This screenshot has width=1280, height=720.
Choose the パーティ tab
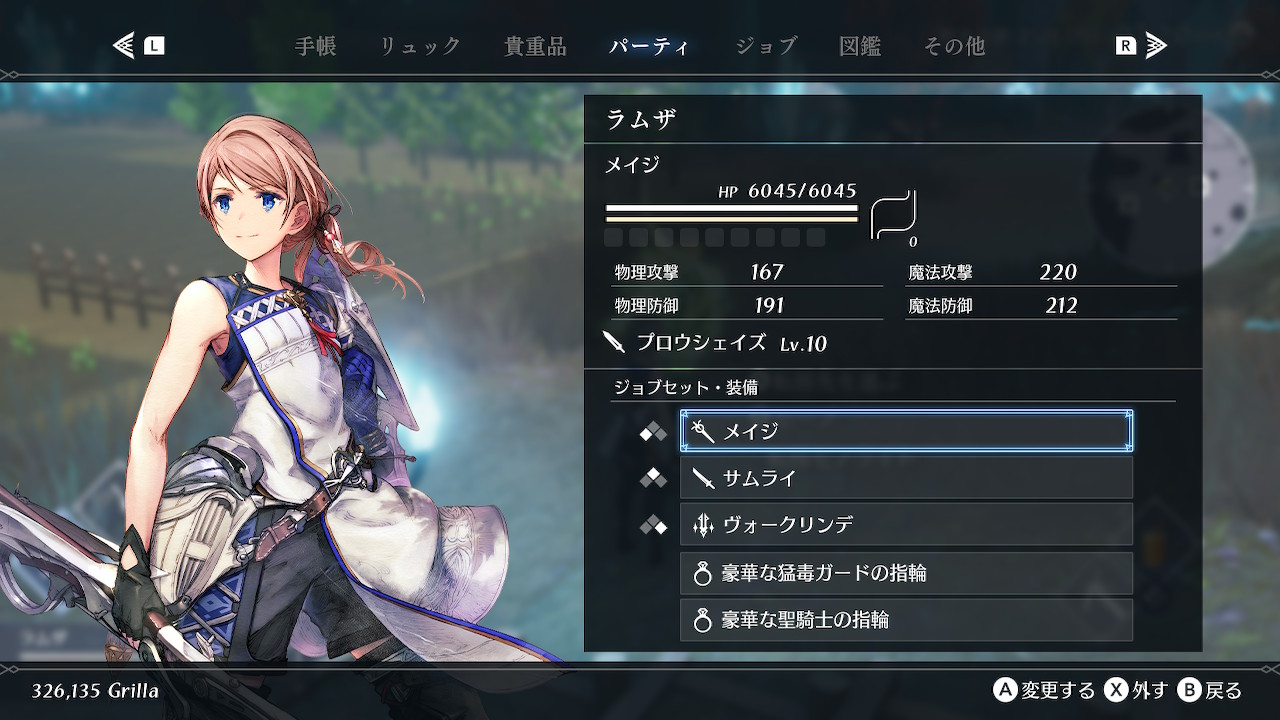(649, 46)
